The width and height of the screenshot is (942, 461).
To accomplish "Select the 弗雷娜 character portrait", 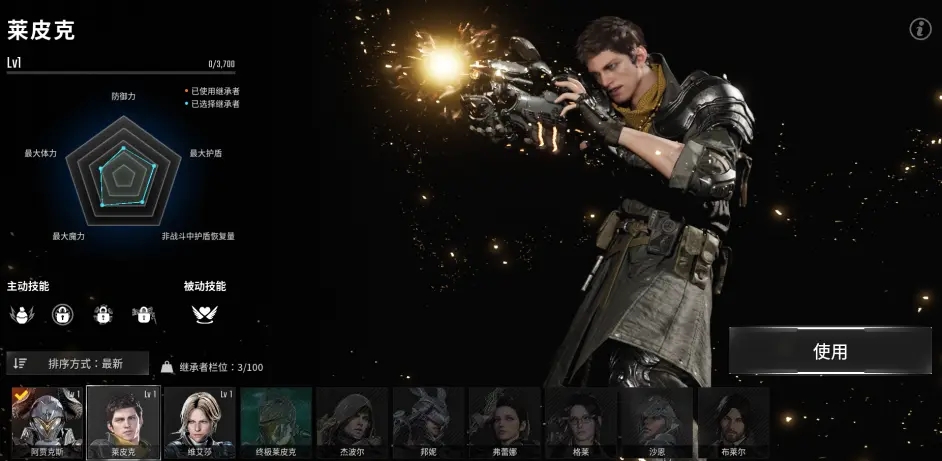I will [505, 422].
